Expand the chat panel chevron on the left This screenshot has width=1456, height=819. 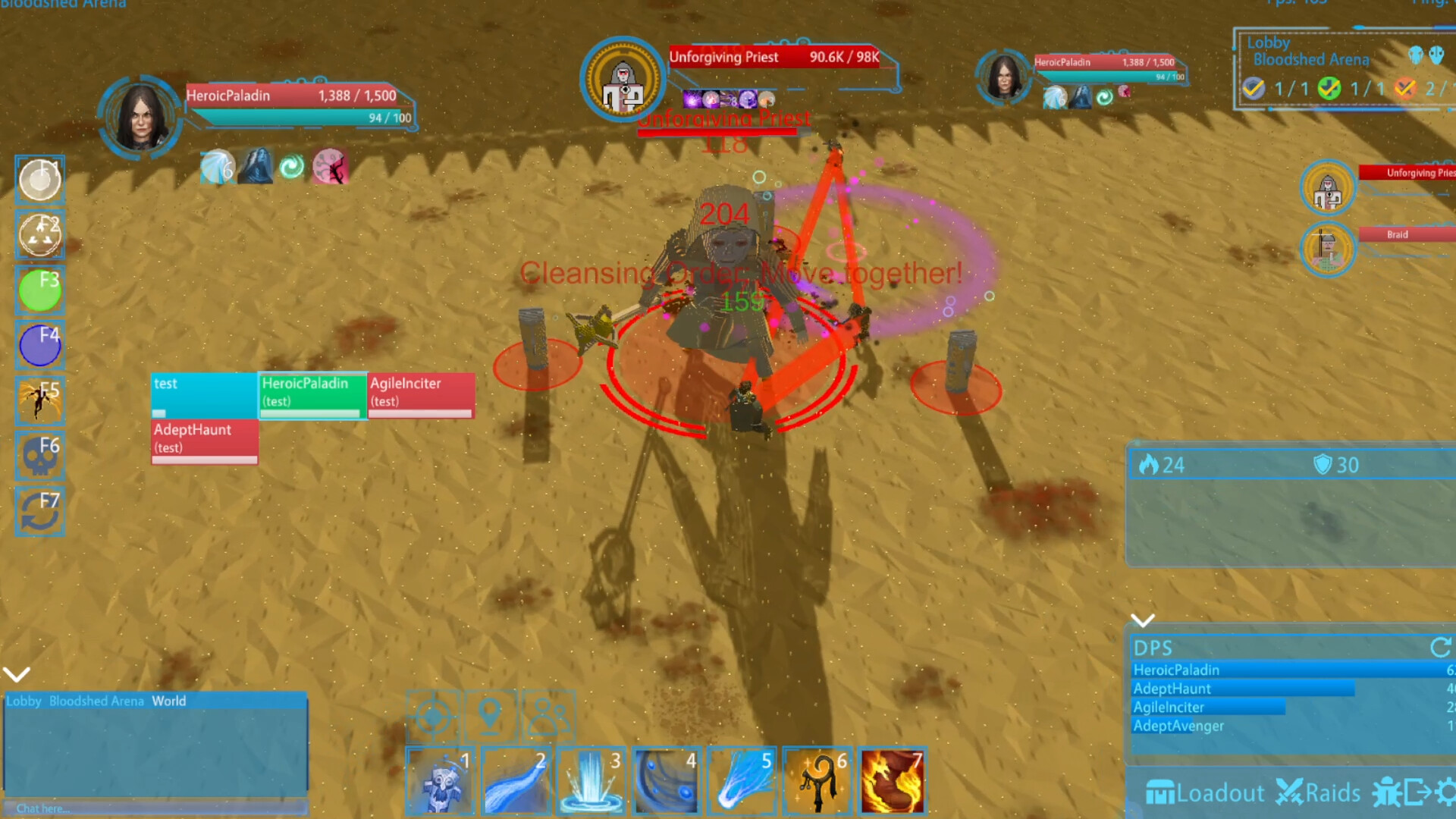point(17,673)
